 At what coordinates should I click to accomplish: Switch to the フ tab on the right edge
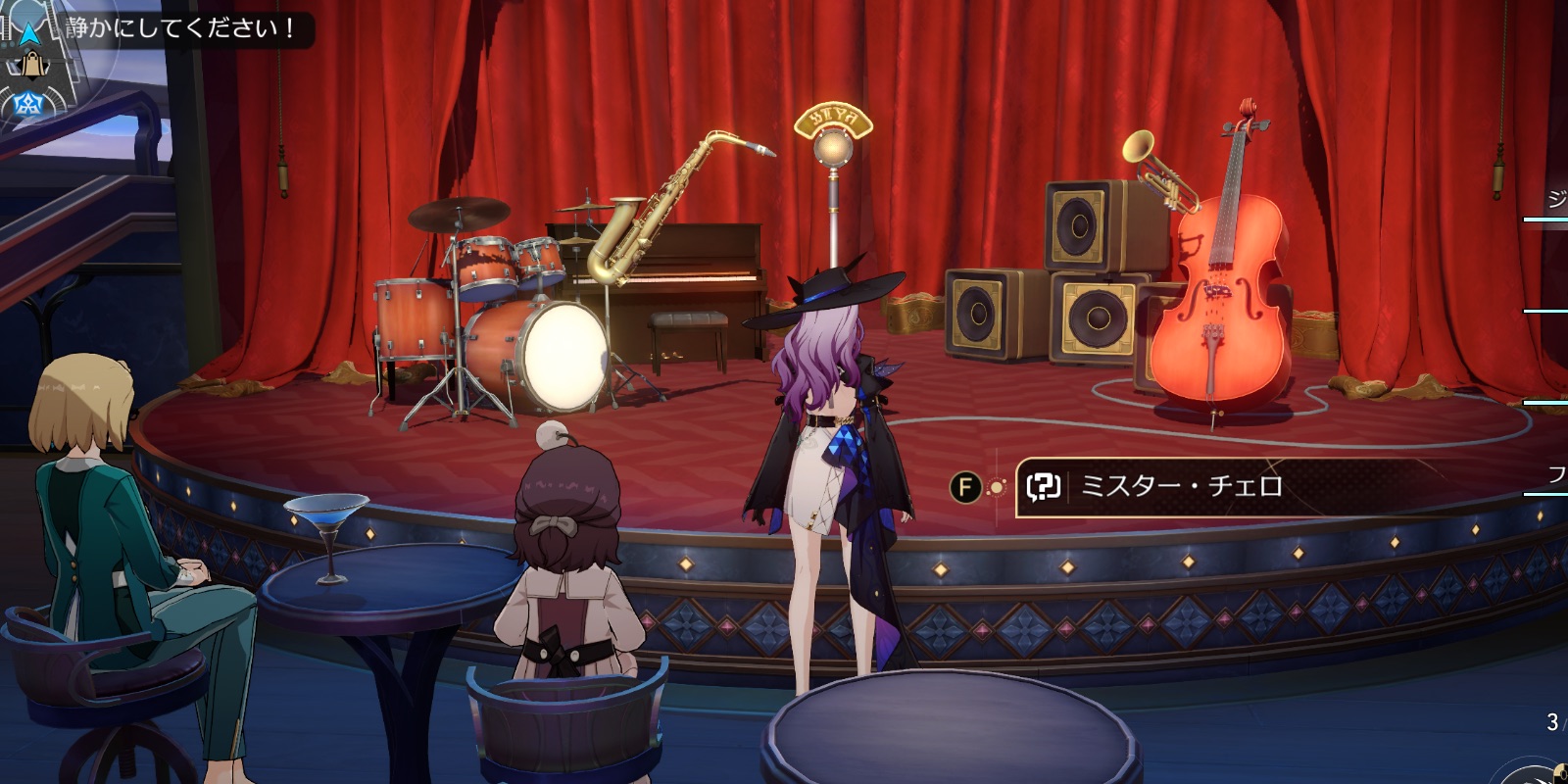(1557, 477)
